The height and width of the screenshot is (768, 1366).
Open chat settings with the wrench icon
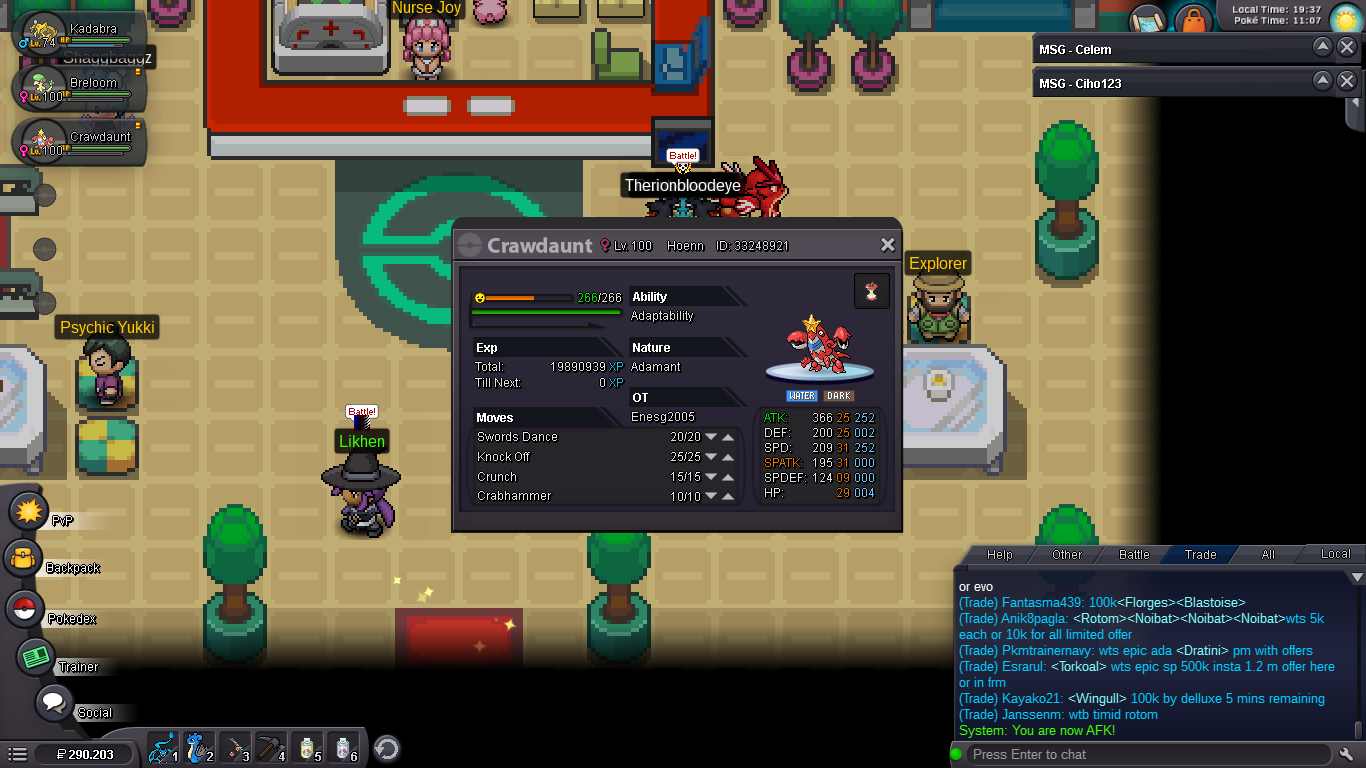coord(1346,754)
